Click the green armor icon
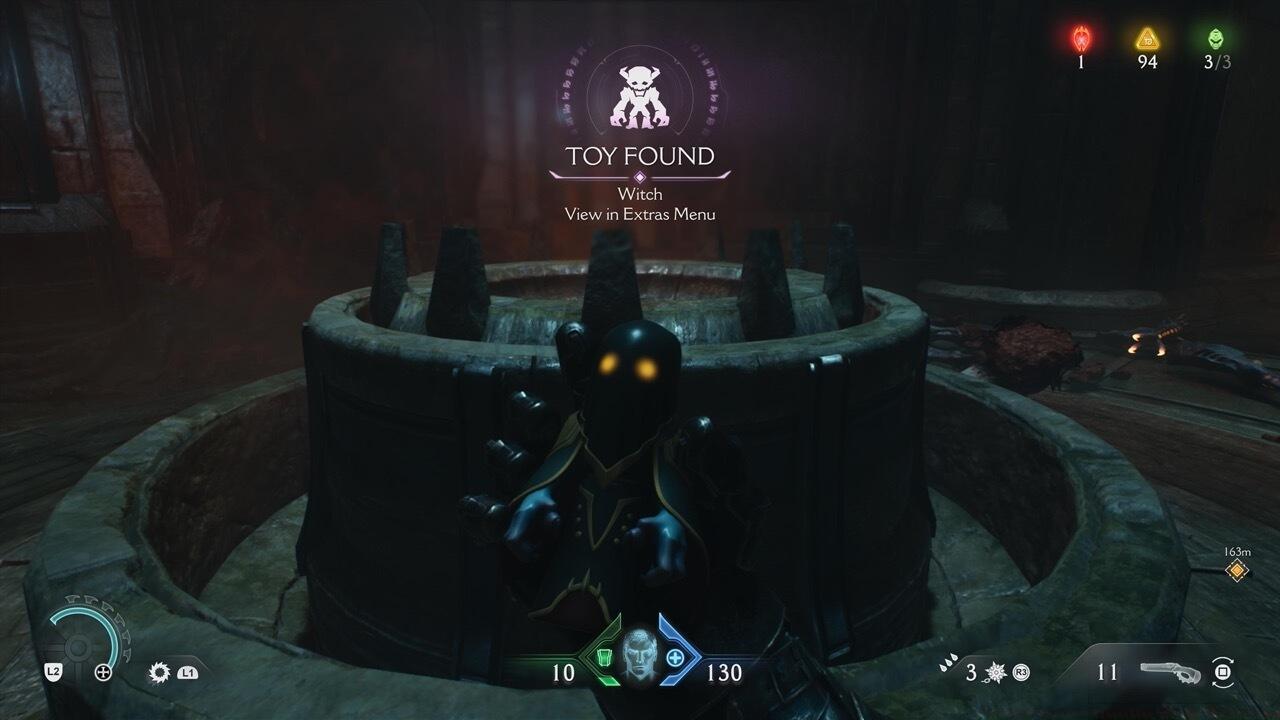The image size is (1280, 720). [603, 658]
